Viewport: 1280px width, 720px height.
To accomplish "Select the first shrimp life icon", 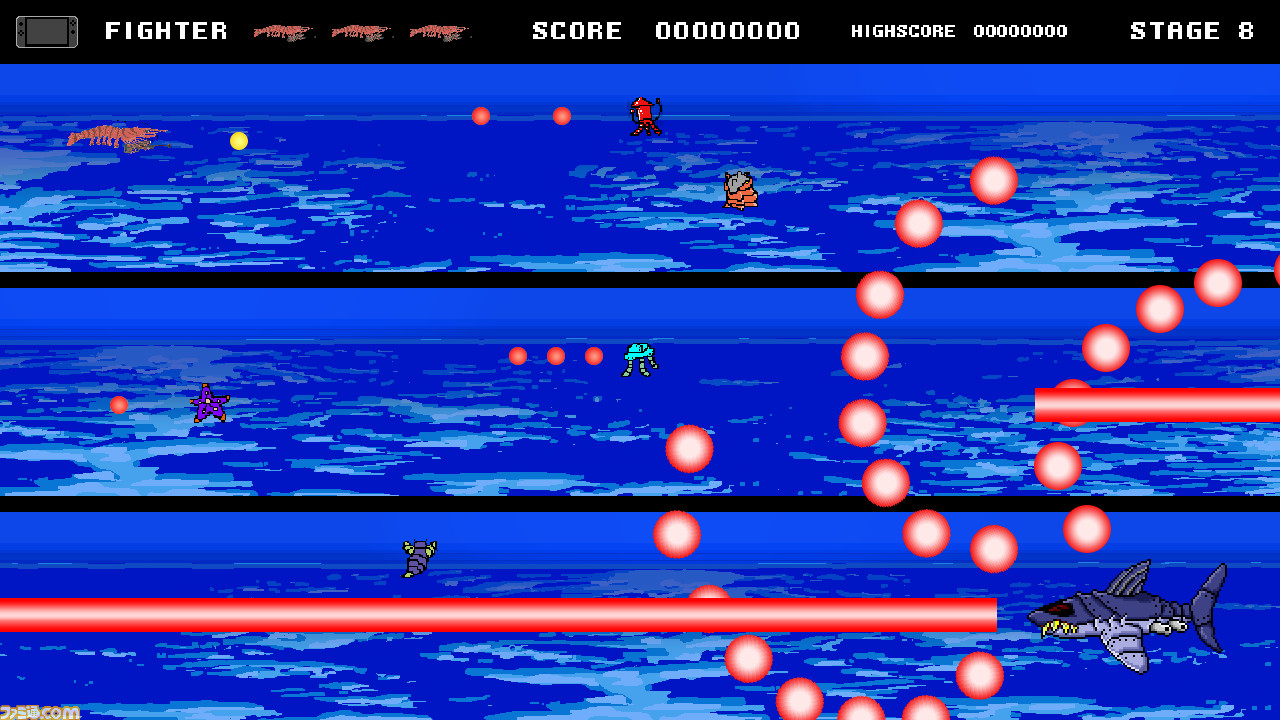I will tap(283, 31).
